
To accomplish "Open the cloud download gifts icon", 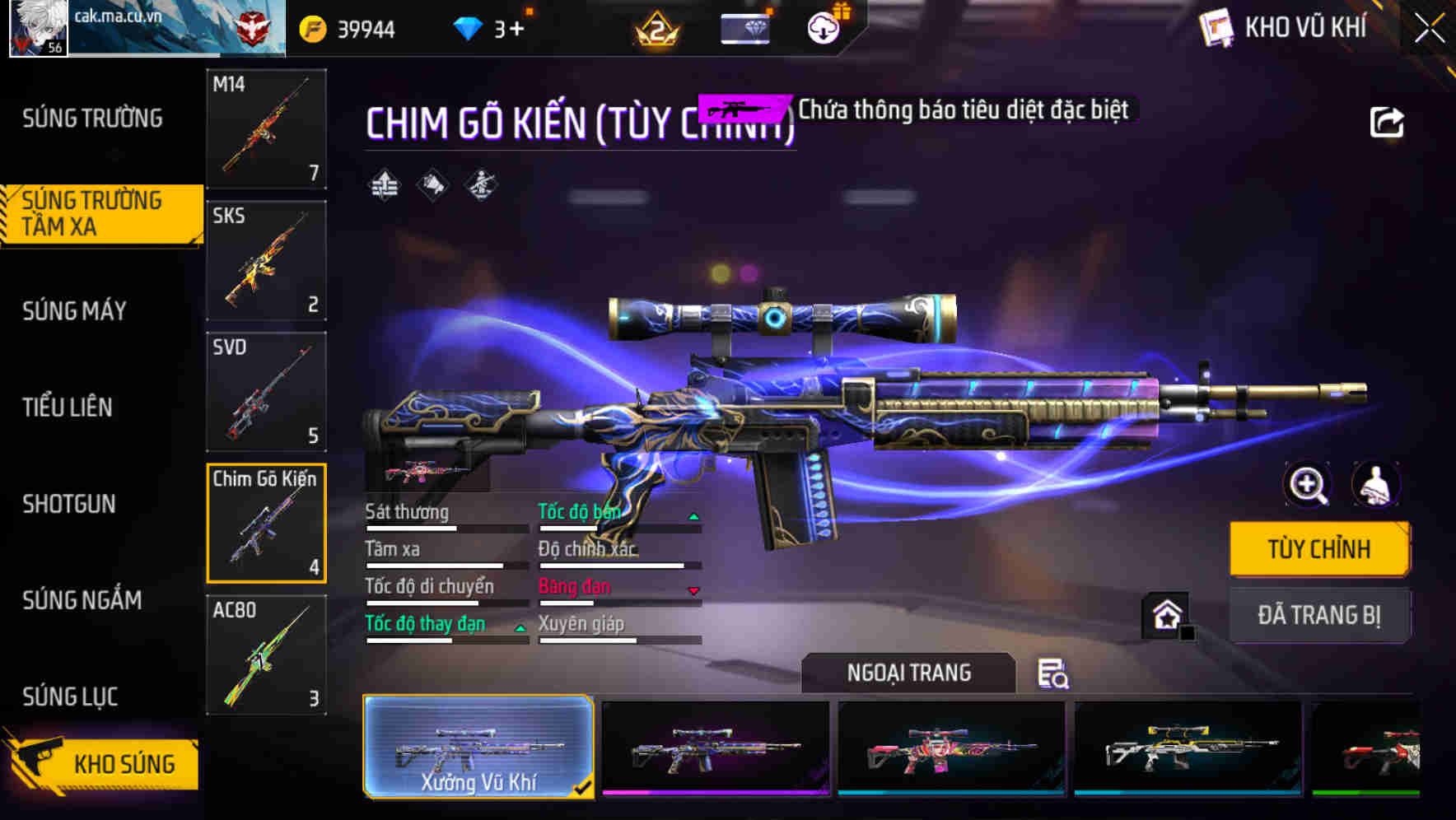I will pos(822,27).
